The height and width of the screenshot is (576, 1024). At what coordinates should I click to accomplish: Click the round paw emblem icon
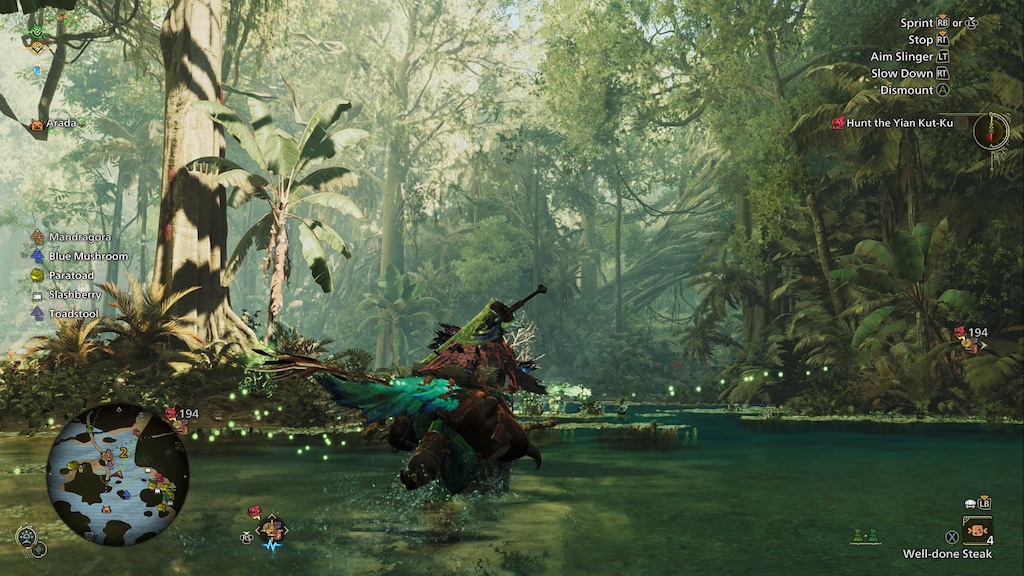[x=27, y=537]
